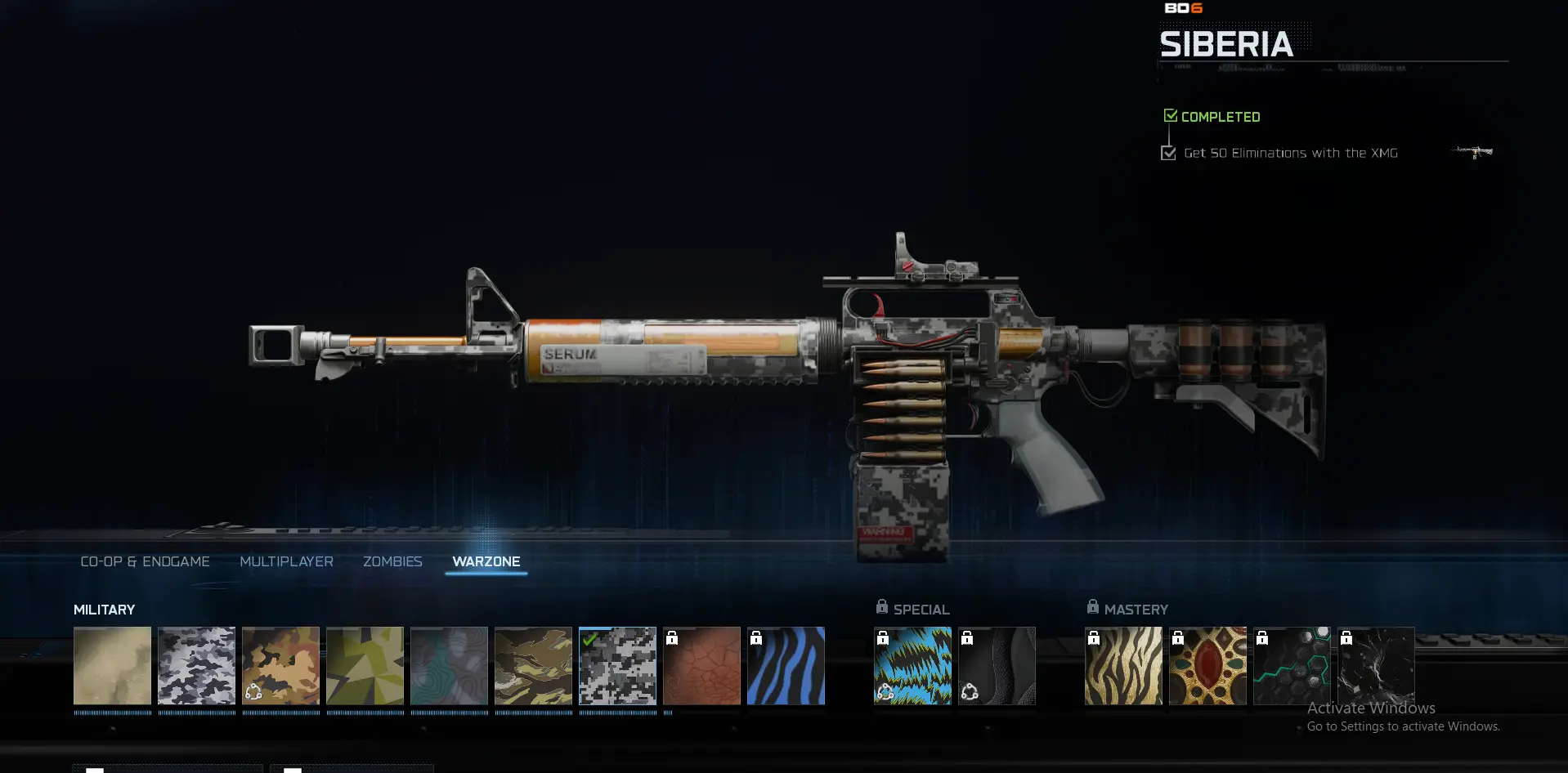Click the lock icon on the blue zigzag Special camo
Viewport: 1568px width, 773px height.
[x=884, y=637]
